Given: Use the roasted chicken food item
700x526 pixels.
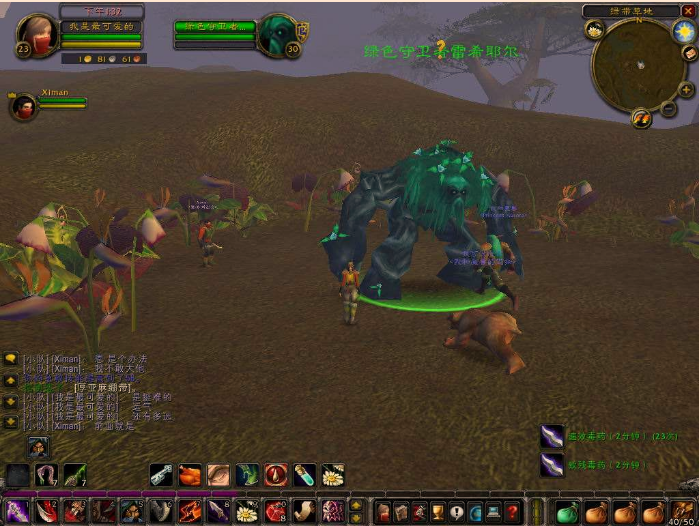Looking at the screenshot, I should pyautogui.click(x=190, y=475).
